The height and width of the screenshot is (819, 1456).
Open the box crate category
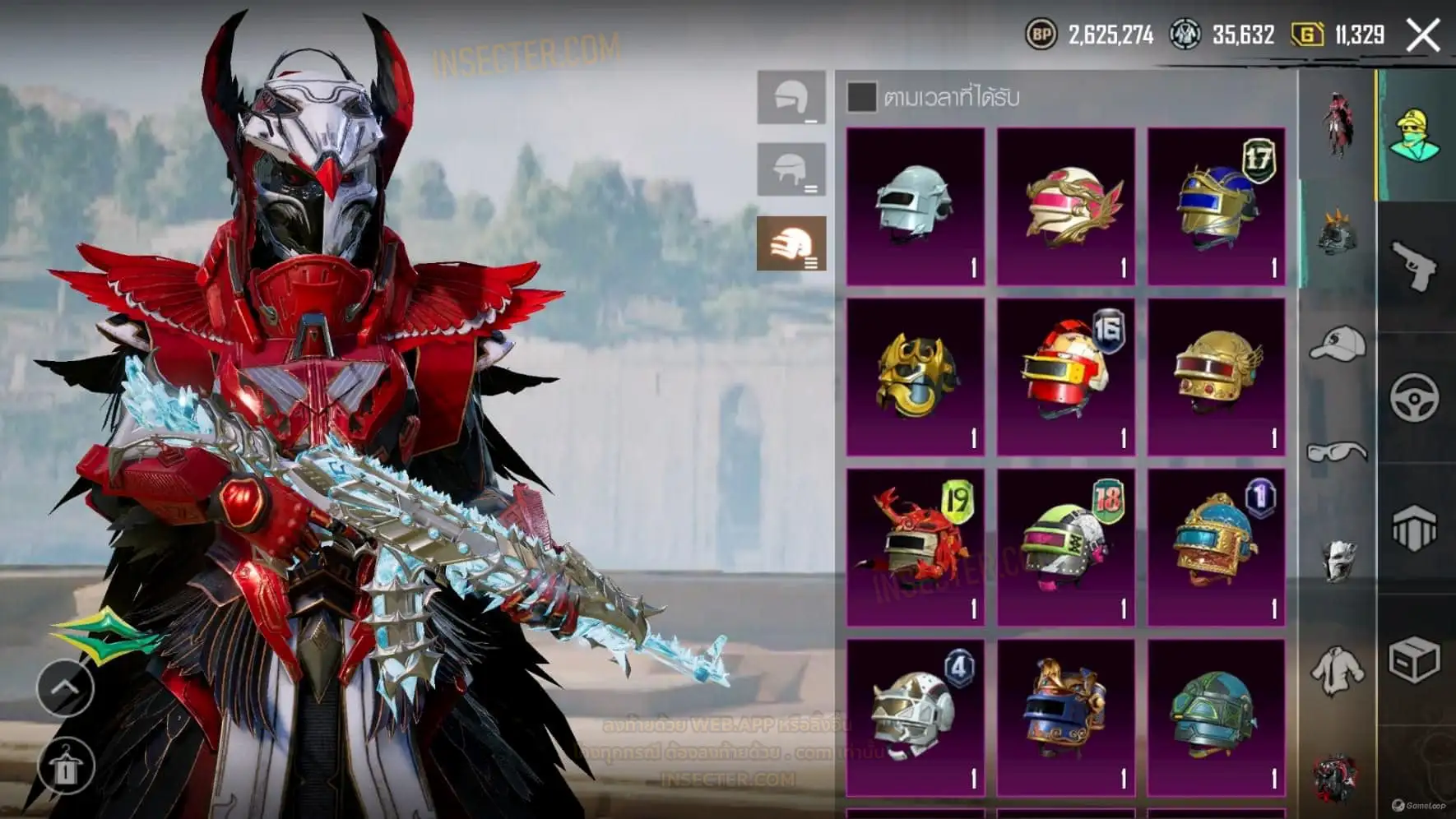point(1414,659)
